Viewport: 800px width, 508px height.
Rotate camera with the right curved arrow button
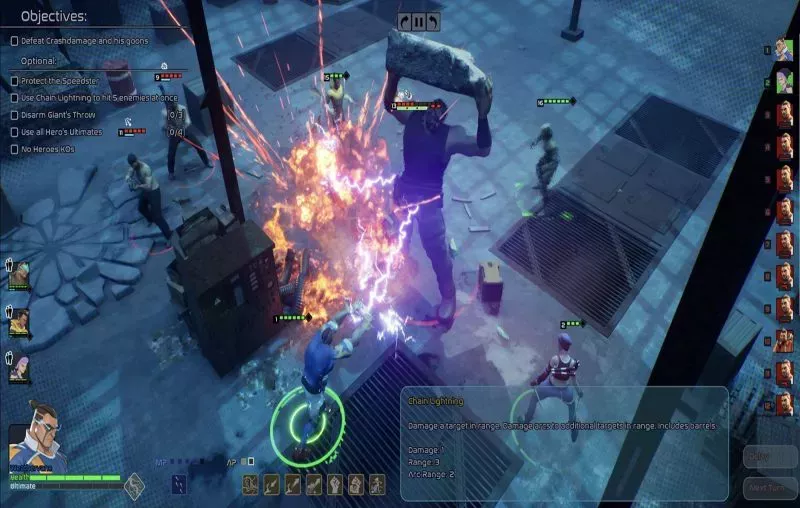[432, 21]
